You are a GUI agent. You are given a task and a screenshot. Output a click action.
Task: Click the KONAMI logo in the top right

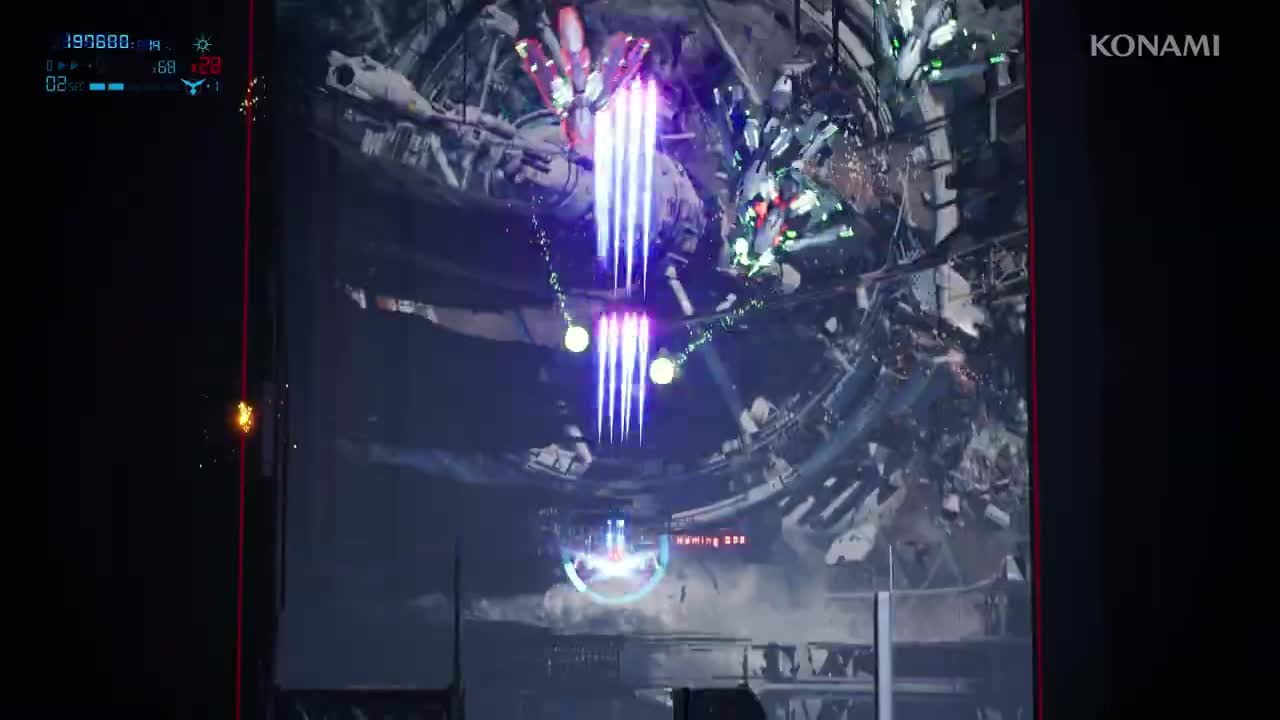(x=1154, y=45)
